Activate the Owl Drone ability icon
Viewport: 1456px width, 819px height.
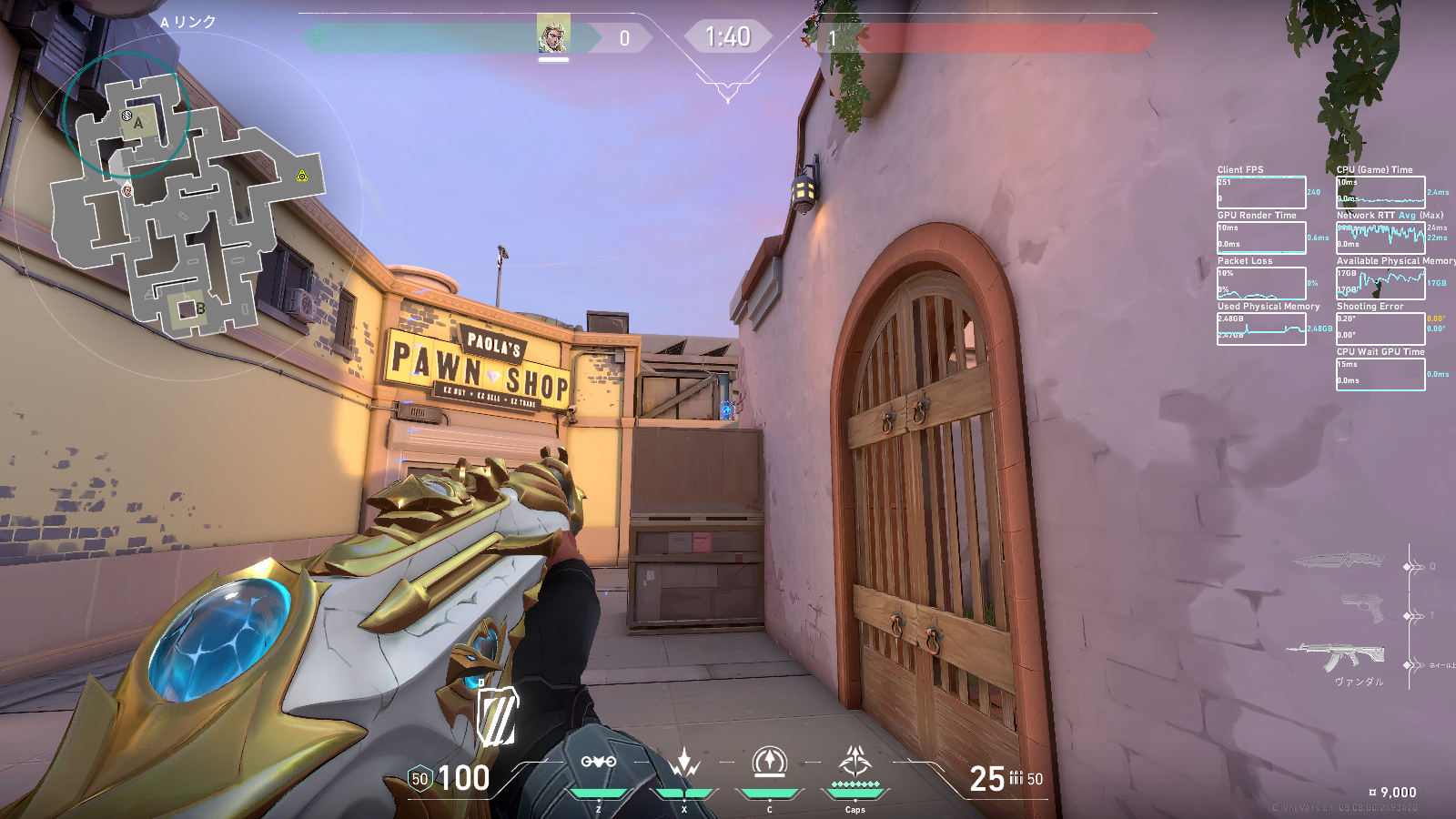click(599, 763)
